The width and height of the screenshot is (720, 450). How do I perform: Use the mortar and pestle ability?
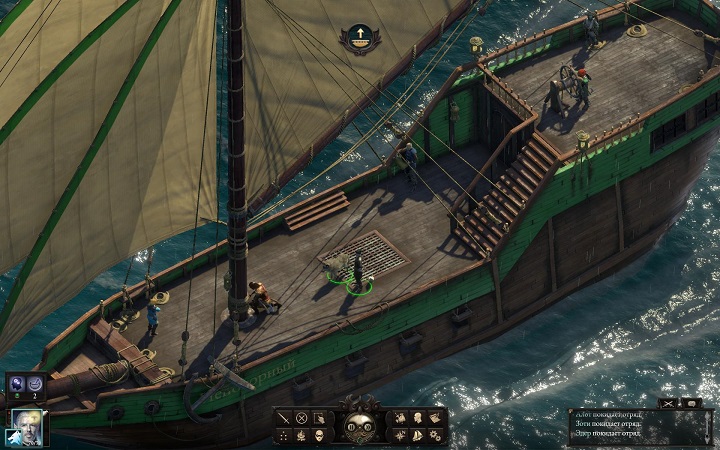tap(35, 382)
